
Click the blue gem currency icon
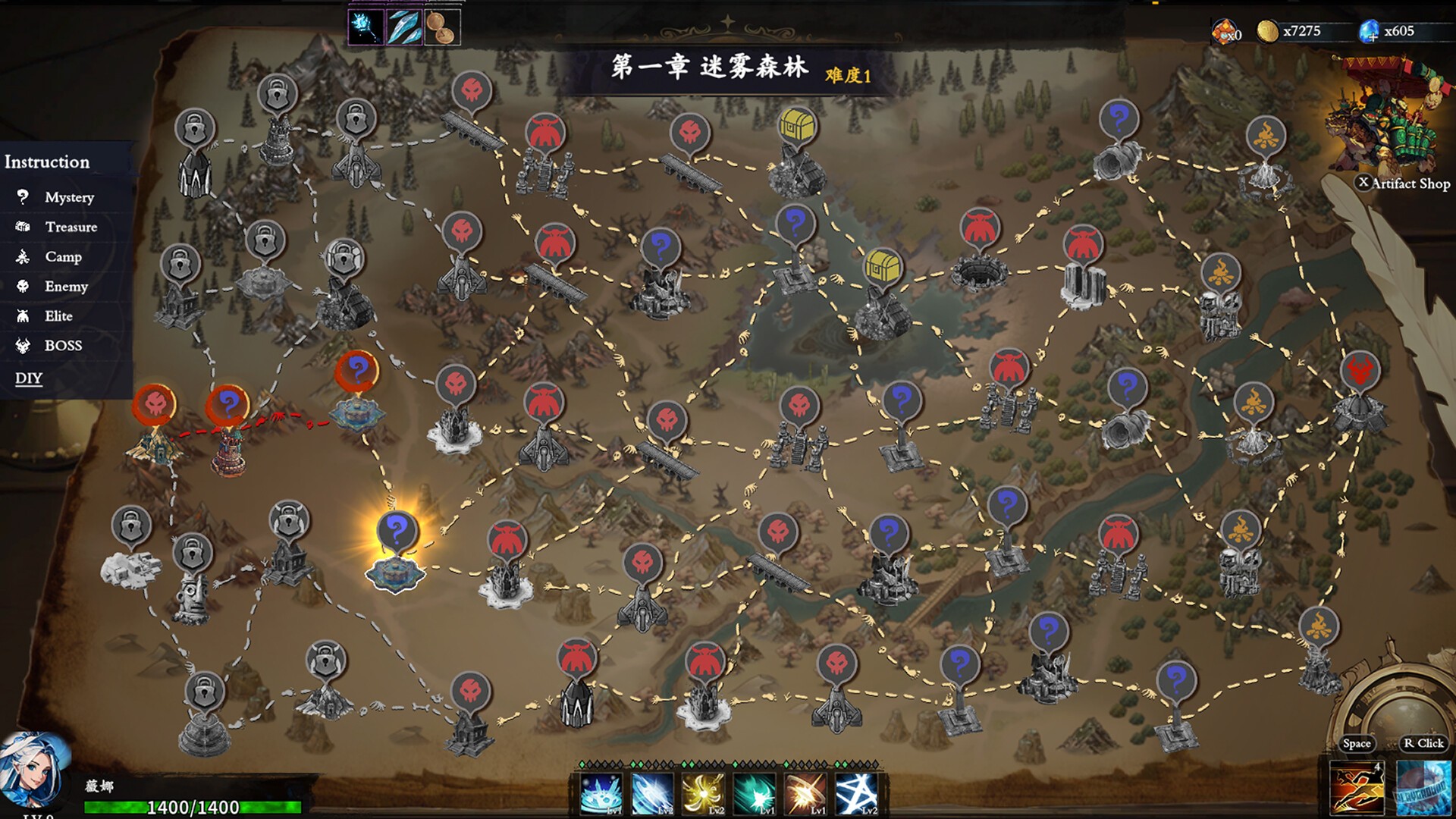(x=1370, y=29)
